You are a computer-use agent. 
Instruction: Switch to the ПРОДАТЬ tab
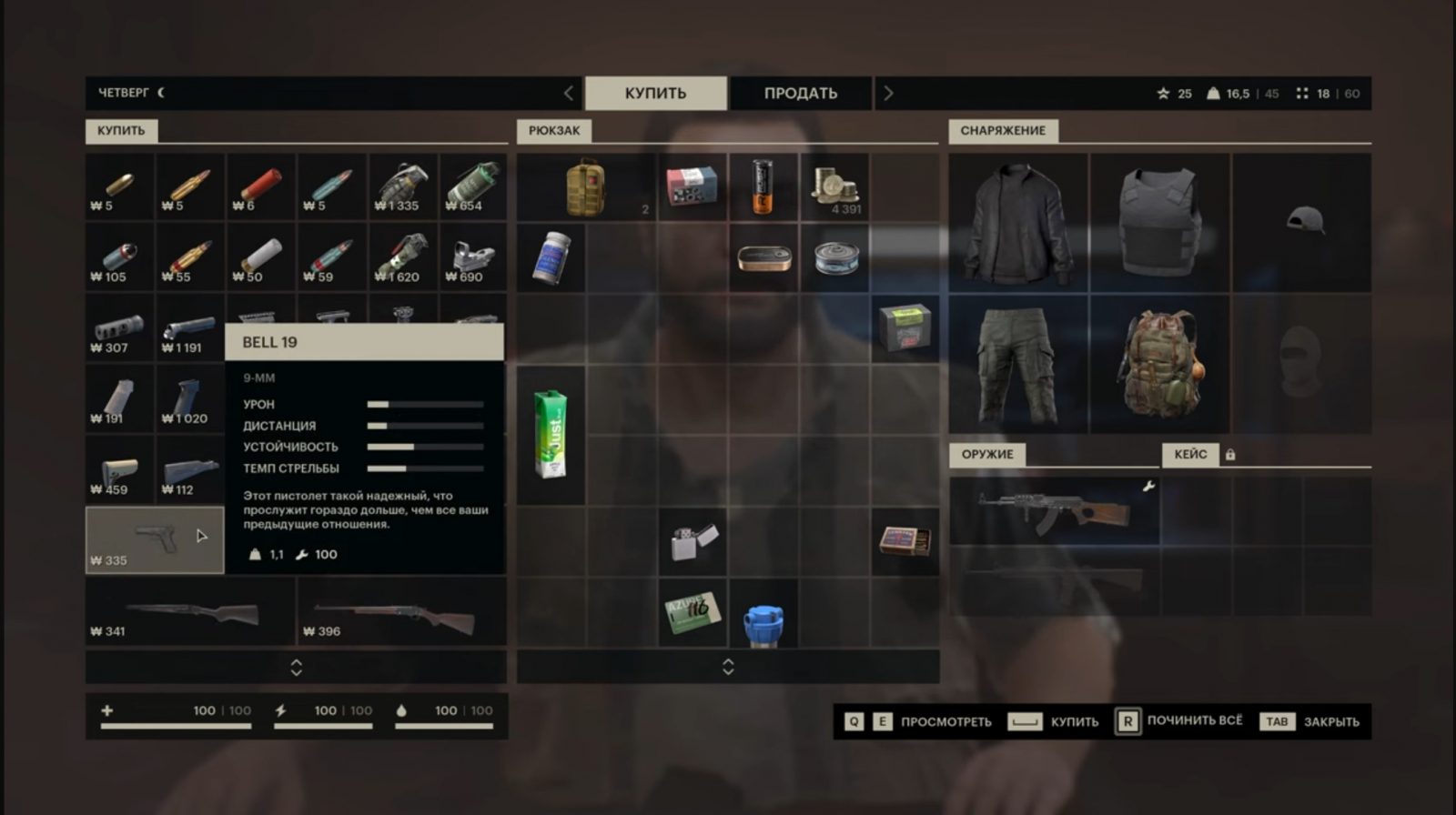coord(800,93)
